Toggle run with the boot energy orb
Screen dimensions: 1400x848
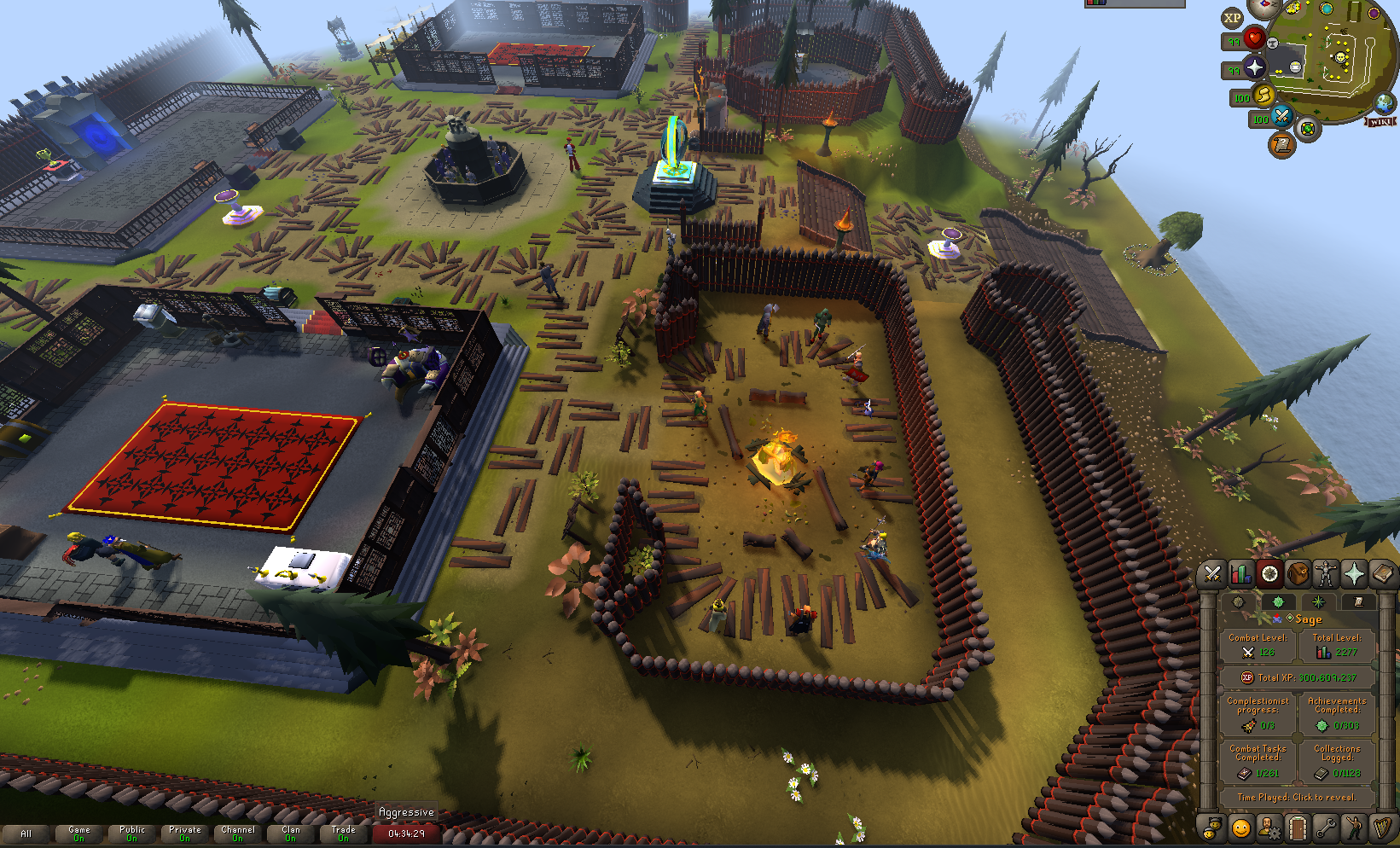[1263, 95]
